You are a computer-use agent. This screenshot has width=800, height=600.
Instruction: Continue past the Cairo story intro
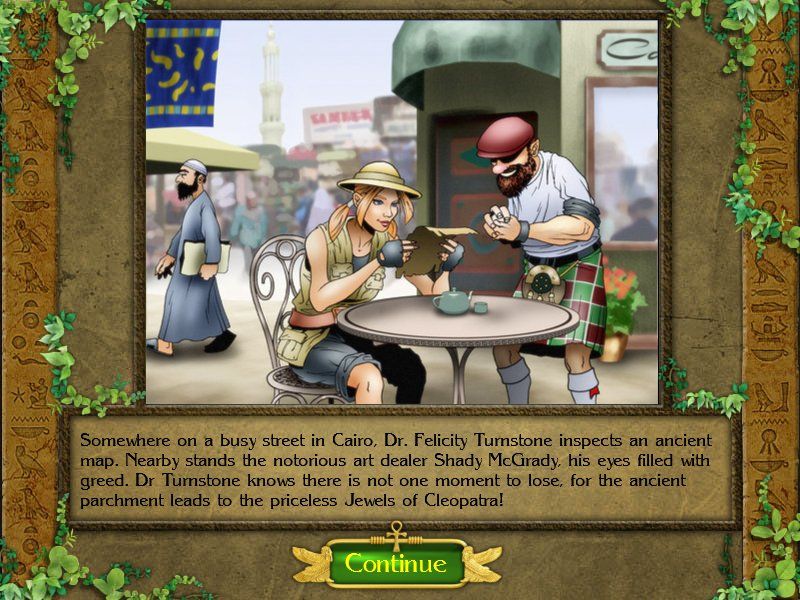pyautogui.click(x=396, y=564)
